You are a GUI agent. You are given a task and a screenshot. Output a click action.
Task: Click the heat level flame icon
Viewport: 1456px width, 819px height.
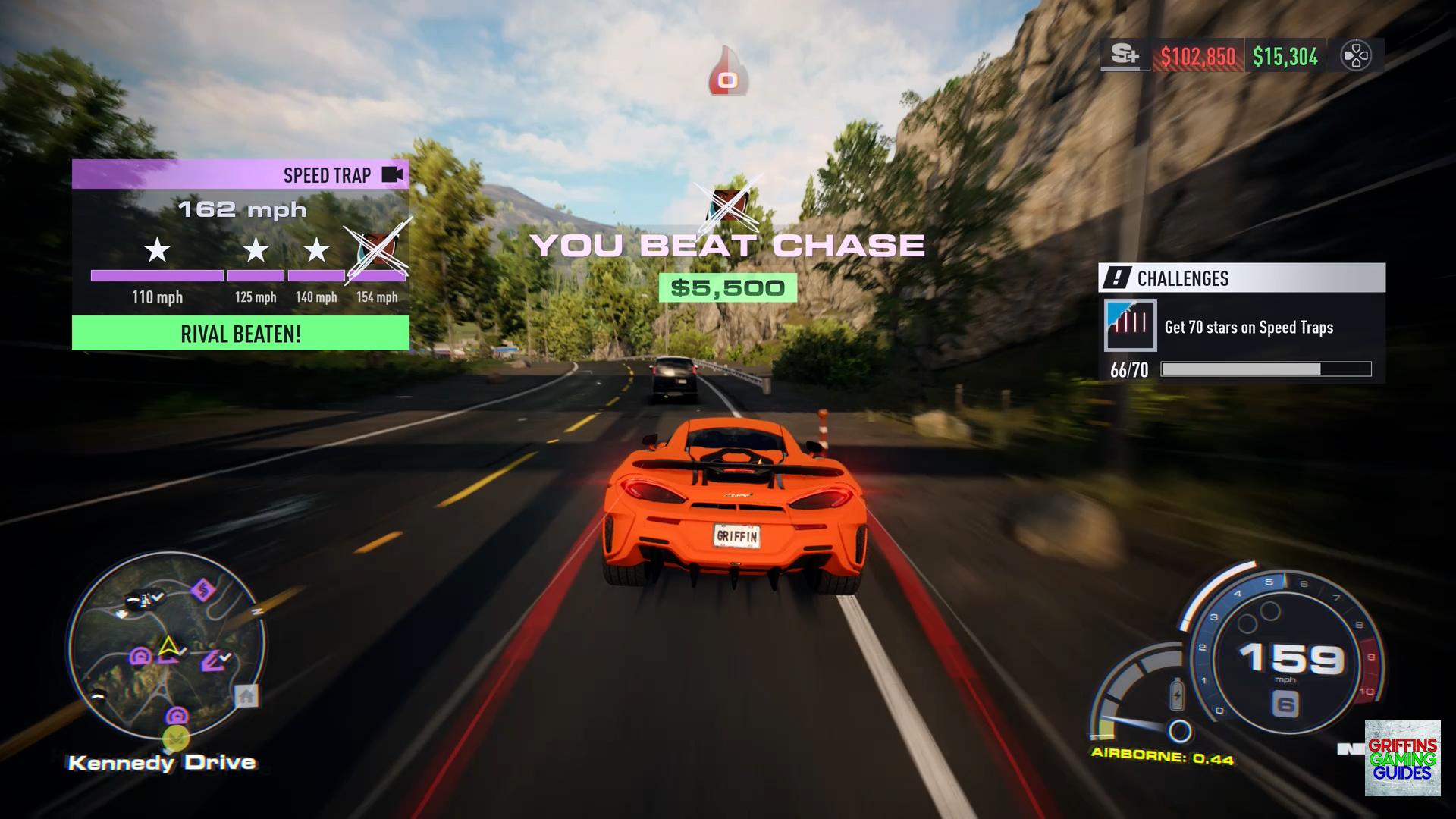pos(727,74)
